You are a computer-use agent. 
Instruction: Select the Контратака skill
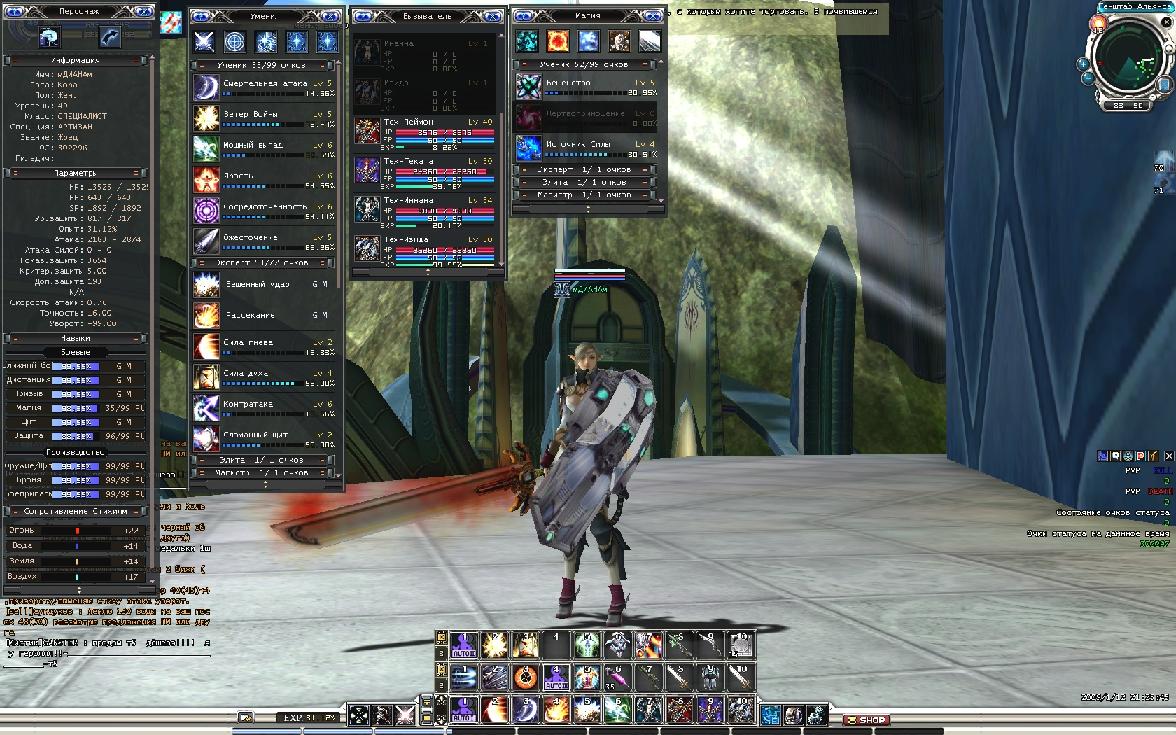[206, 408]
